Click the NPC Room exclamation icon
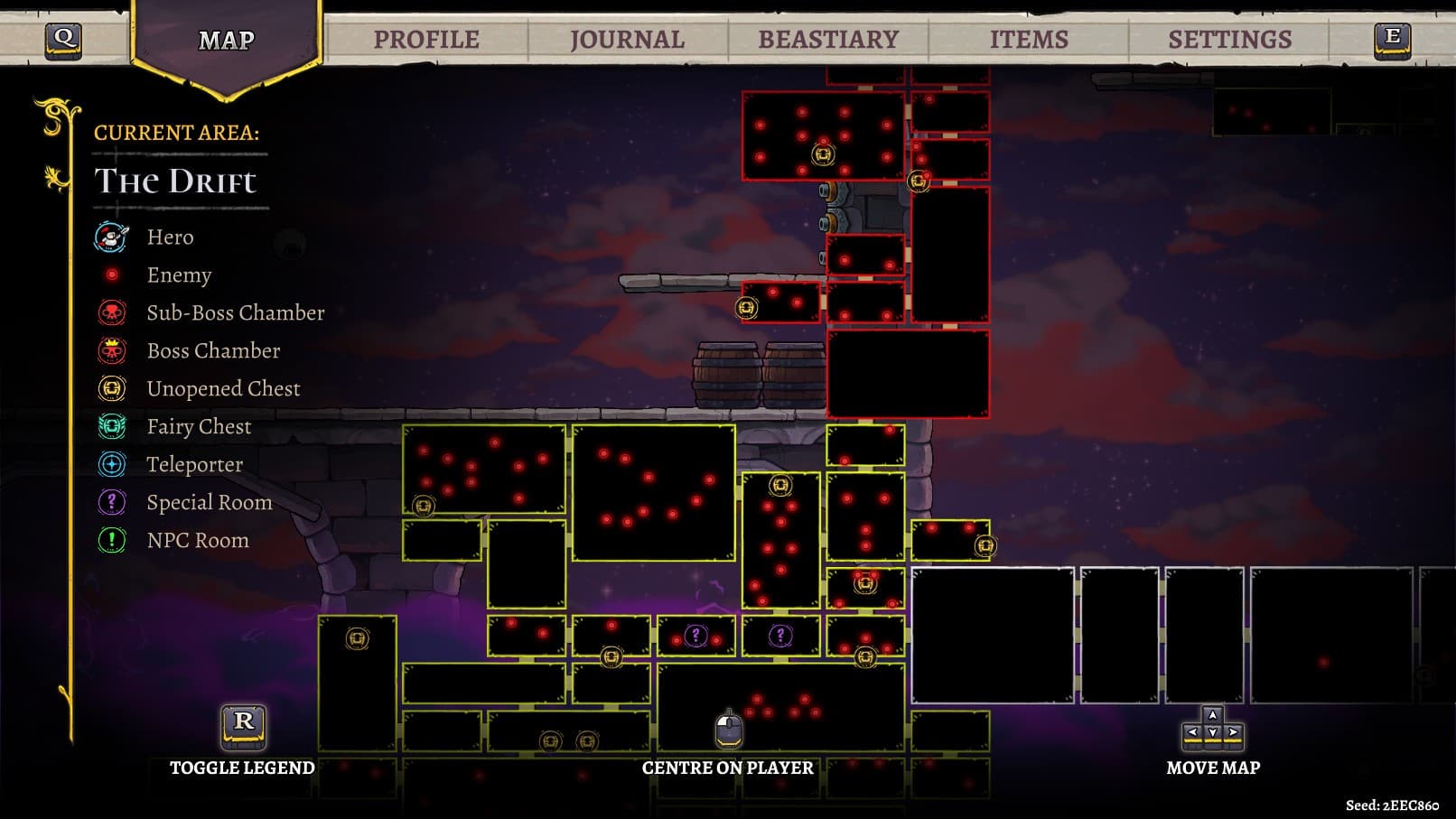1456x819 pixels. coord(109,540)
